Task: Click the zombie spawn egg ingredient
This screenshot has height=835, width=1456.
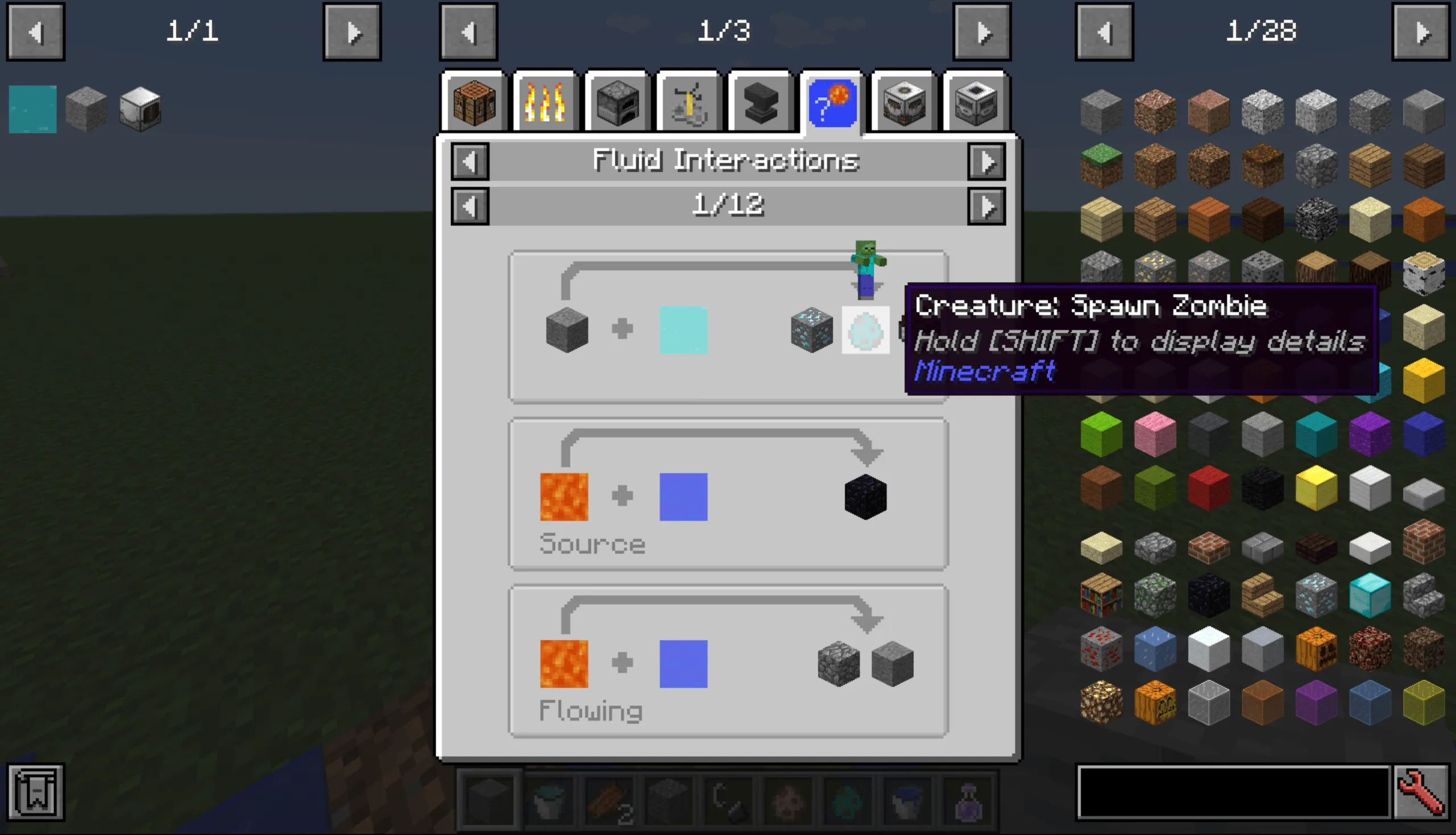Action: click(866, 329)
